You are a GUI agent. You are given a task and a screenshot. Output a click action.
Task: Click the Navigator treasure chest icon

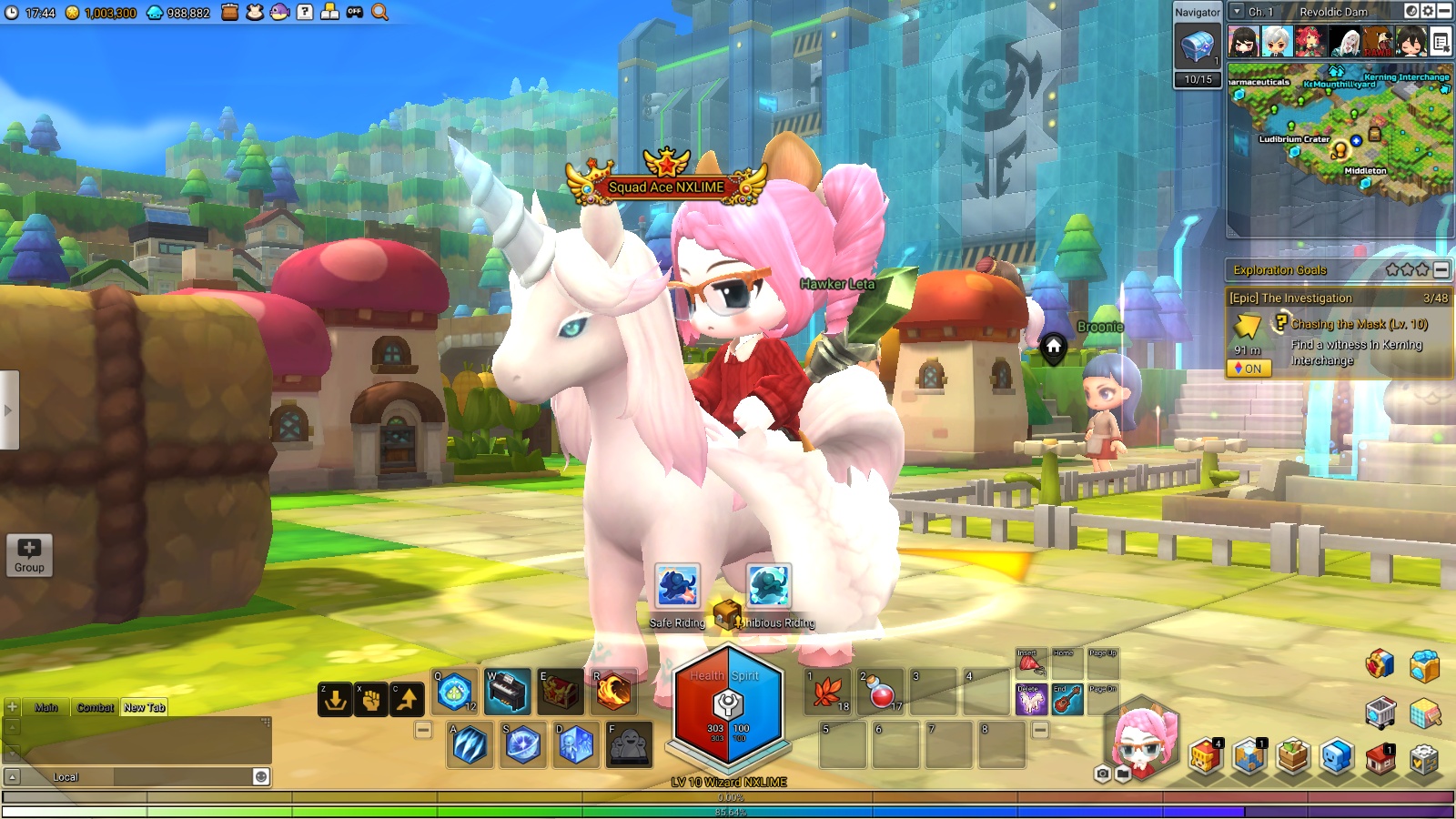(x=1197, y=45)
